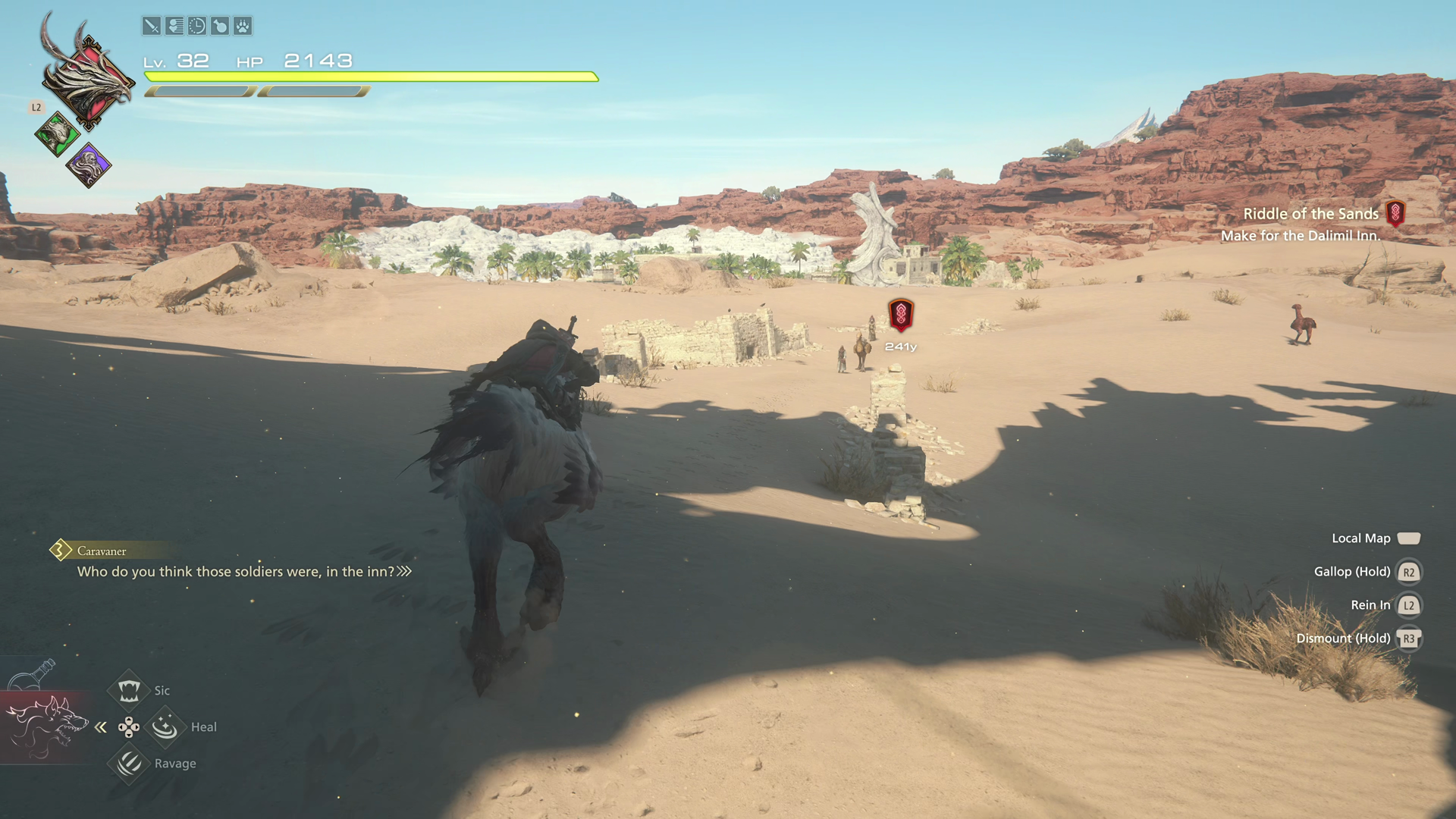Viewport: 1456px width, 819px height.
Task: Click the sword status icon
Action: click(x=152, y=27)
